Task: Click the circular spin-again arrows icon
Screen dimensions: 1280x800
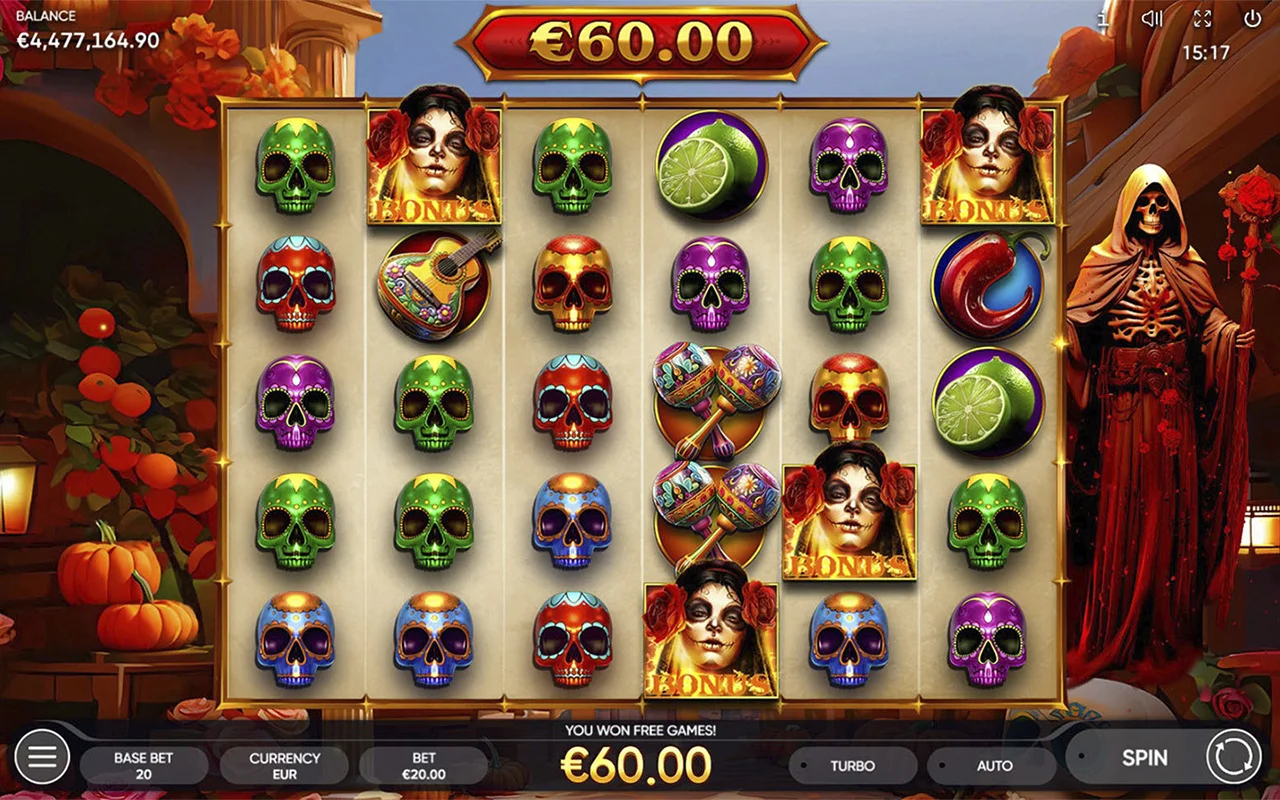Action: click(x=1236, y=758)
